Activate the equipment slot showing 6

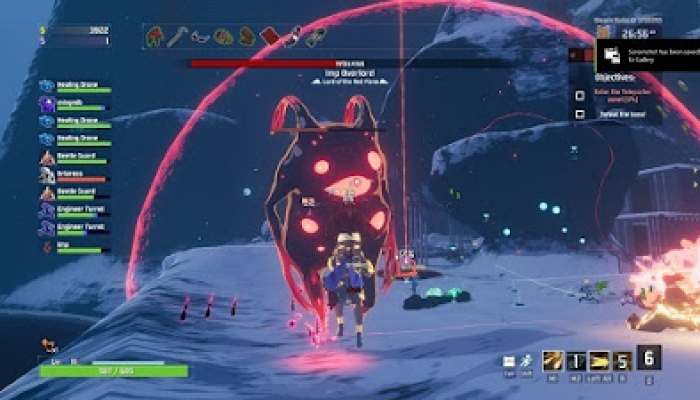click(x=648, y=358)
